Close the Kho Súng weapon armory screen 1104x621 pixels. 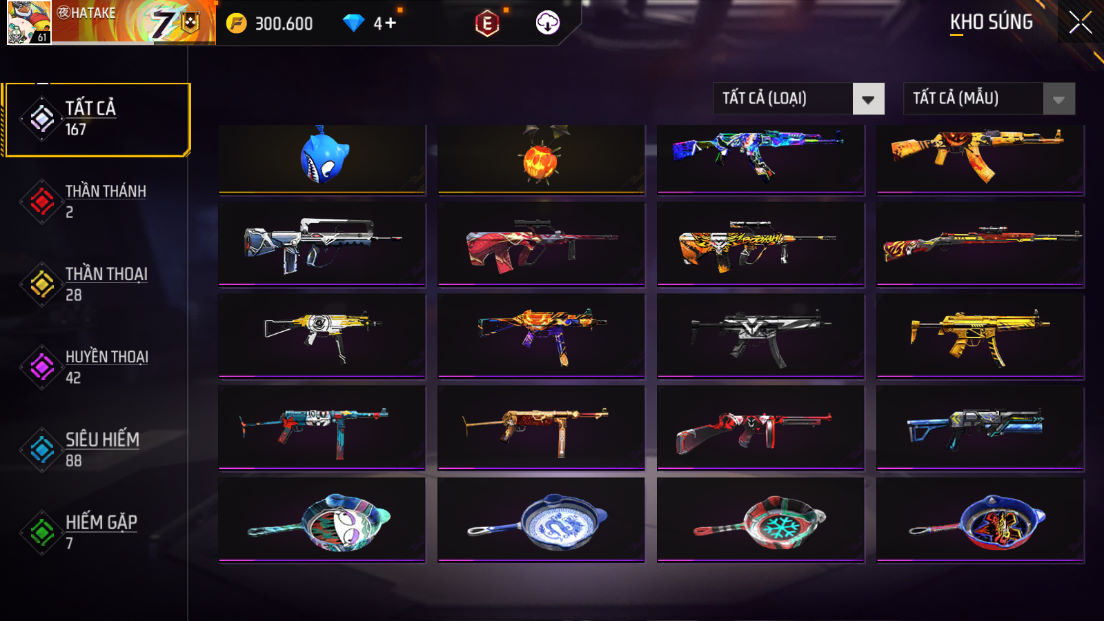(x=1080, y=22)
